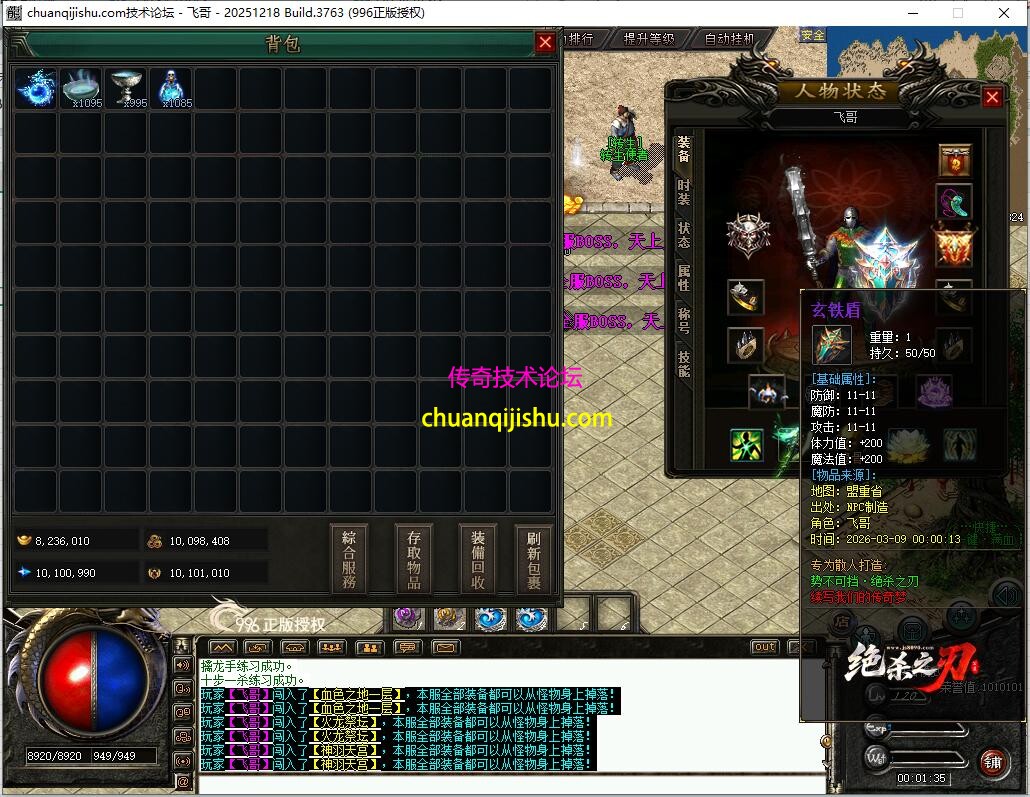This screenshot has height=797, width=1030.
Task: Switch to the 状态 status tab
Action: tap(684, 235)
